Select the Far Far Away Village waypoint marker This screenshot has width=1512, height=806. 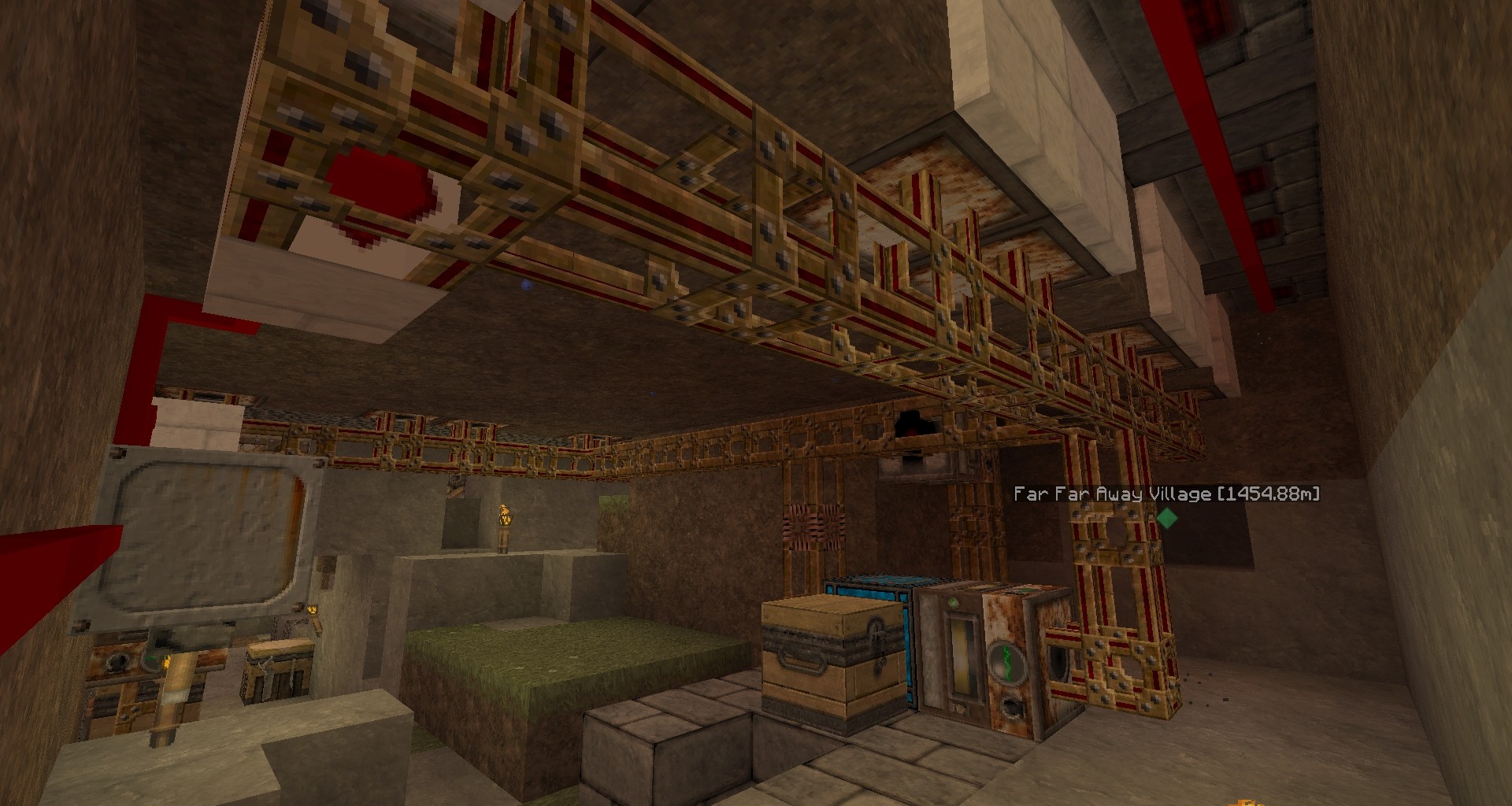click(1166, 518)
